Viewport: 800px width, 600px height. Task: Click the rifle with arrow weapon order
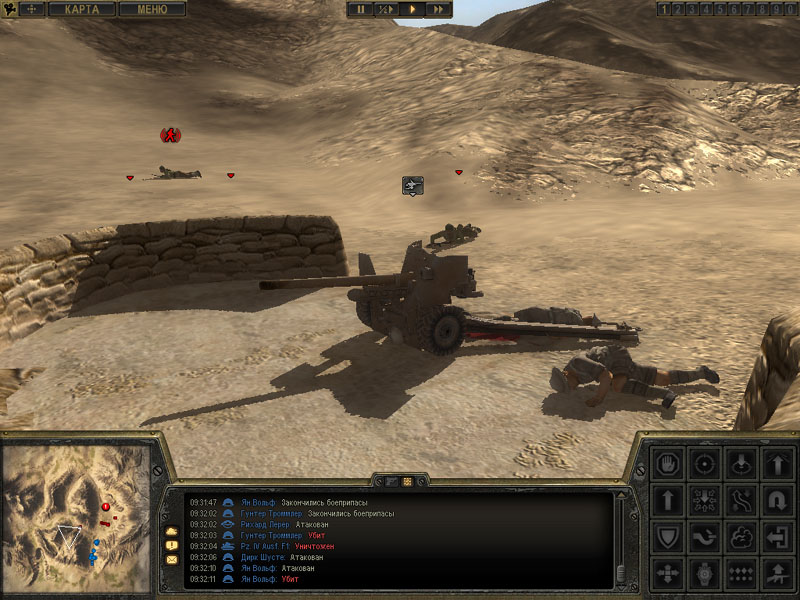(x=778, y=574)
